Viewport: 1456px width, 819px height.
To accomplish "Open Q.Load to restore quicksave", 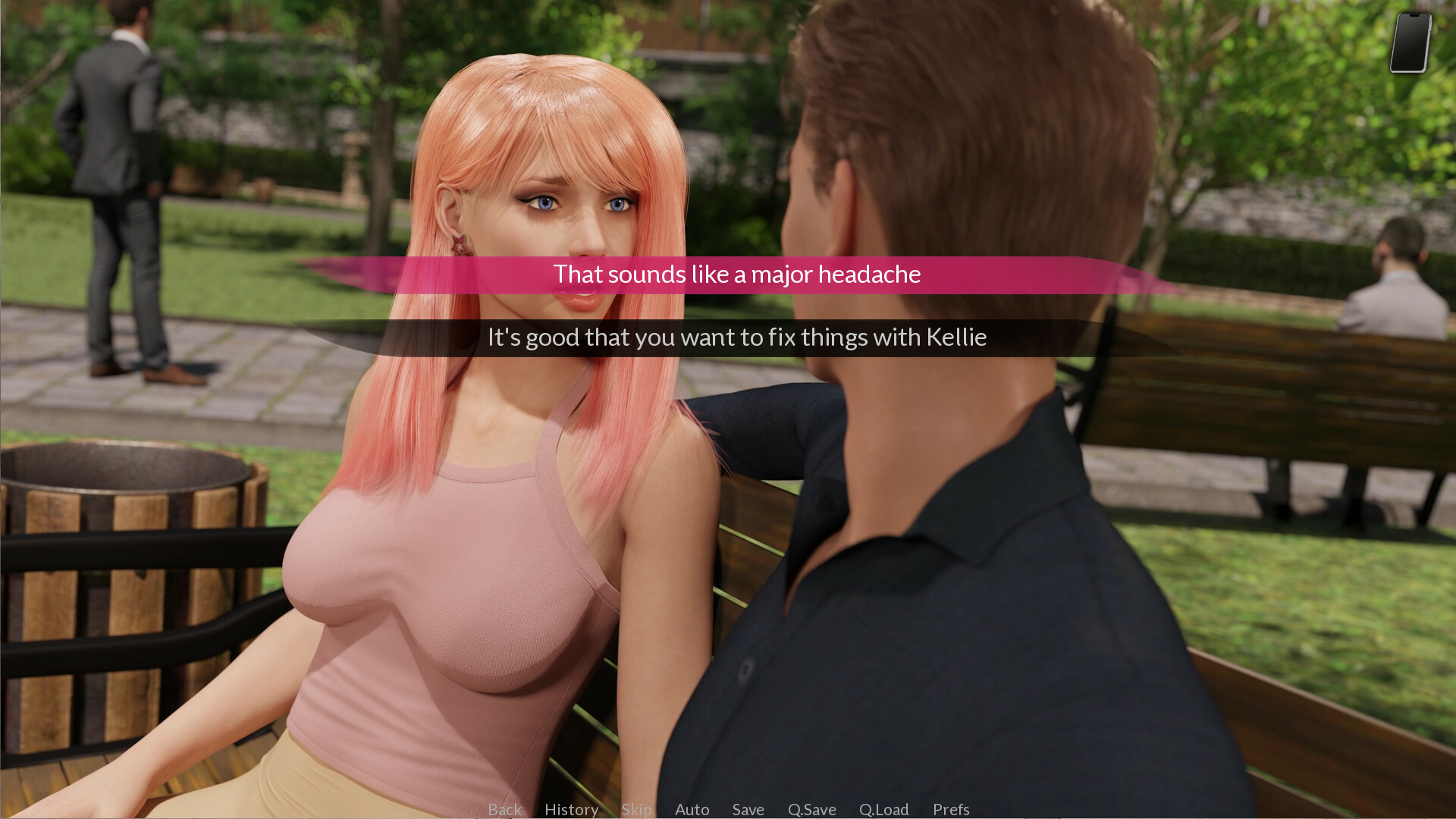I will coord(883,809).
